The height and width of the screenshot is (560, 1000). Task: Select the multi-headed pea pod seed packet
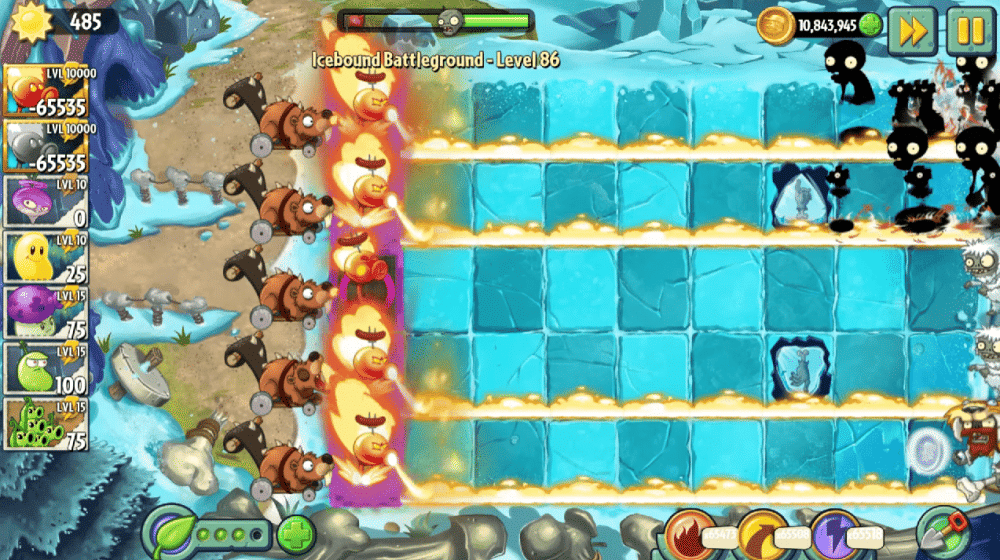click(45, 425)
